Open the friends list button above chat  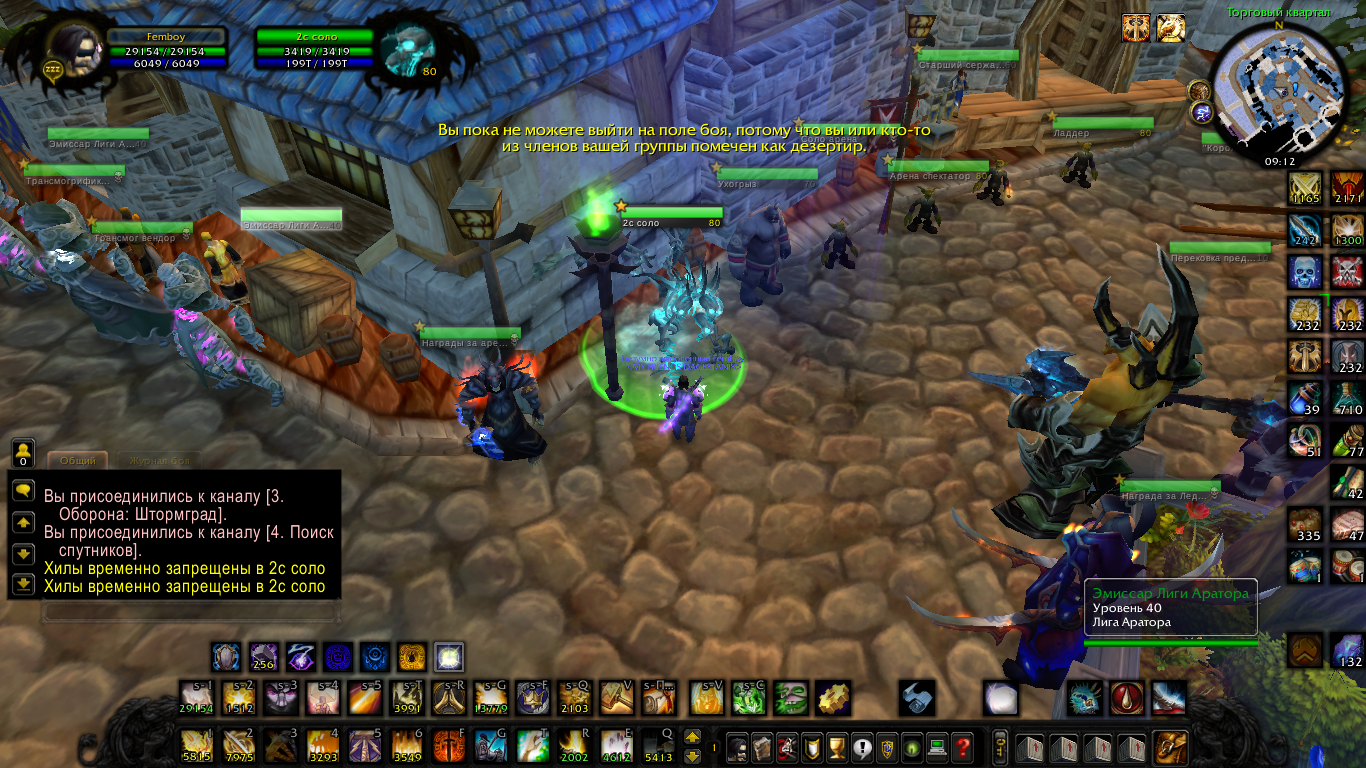[x=23, y=452]
